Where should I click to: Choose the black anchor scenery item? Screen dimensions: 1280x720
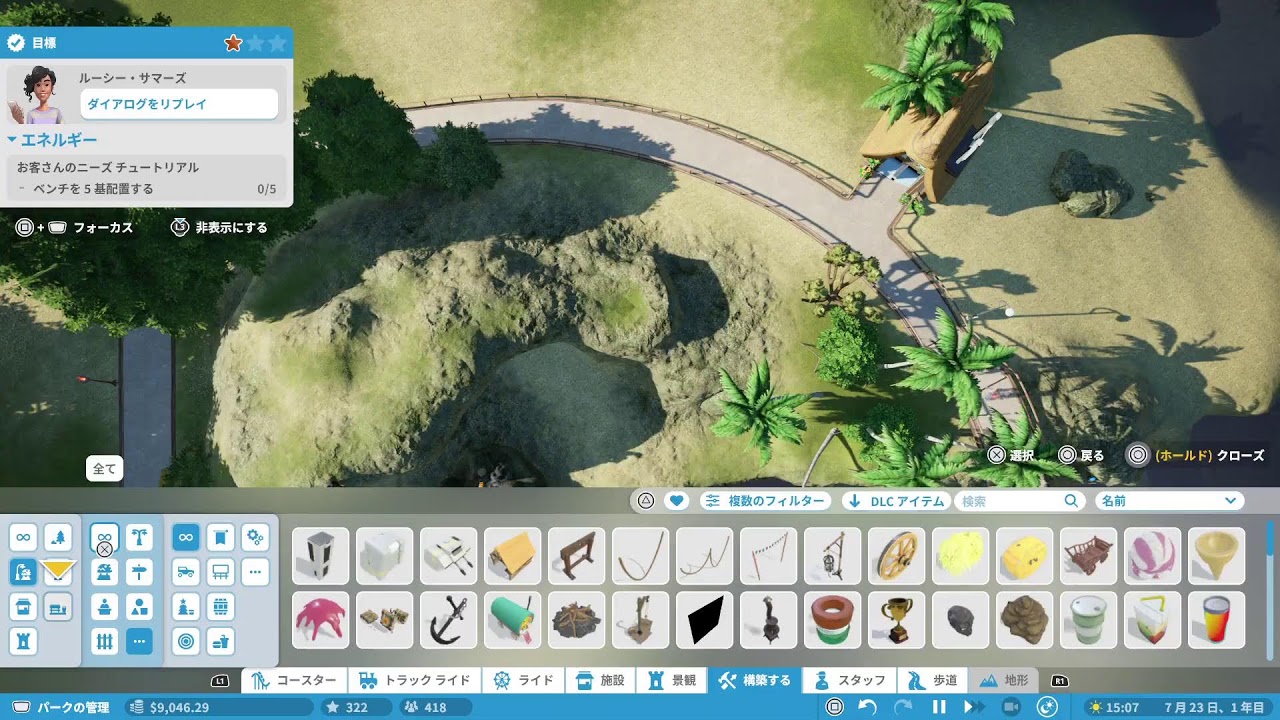(449, 620)
